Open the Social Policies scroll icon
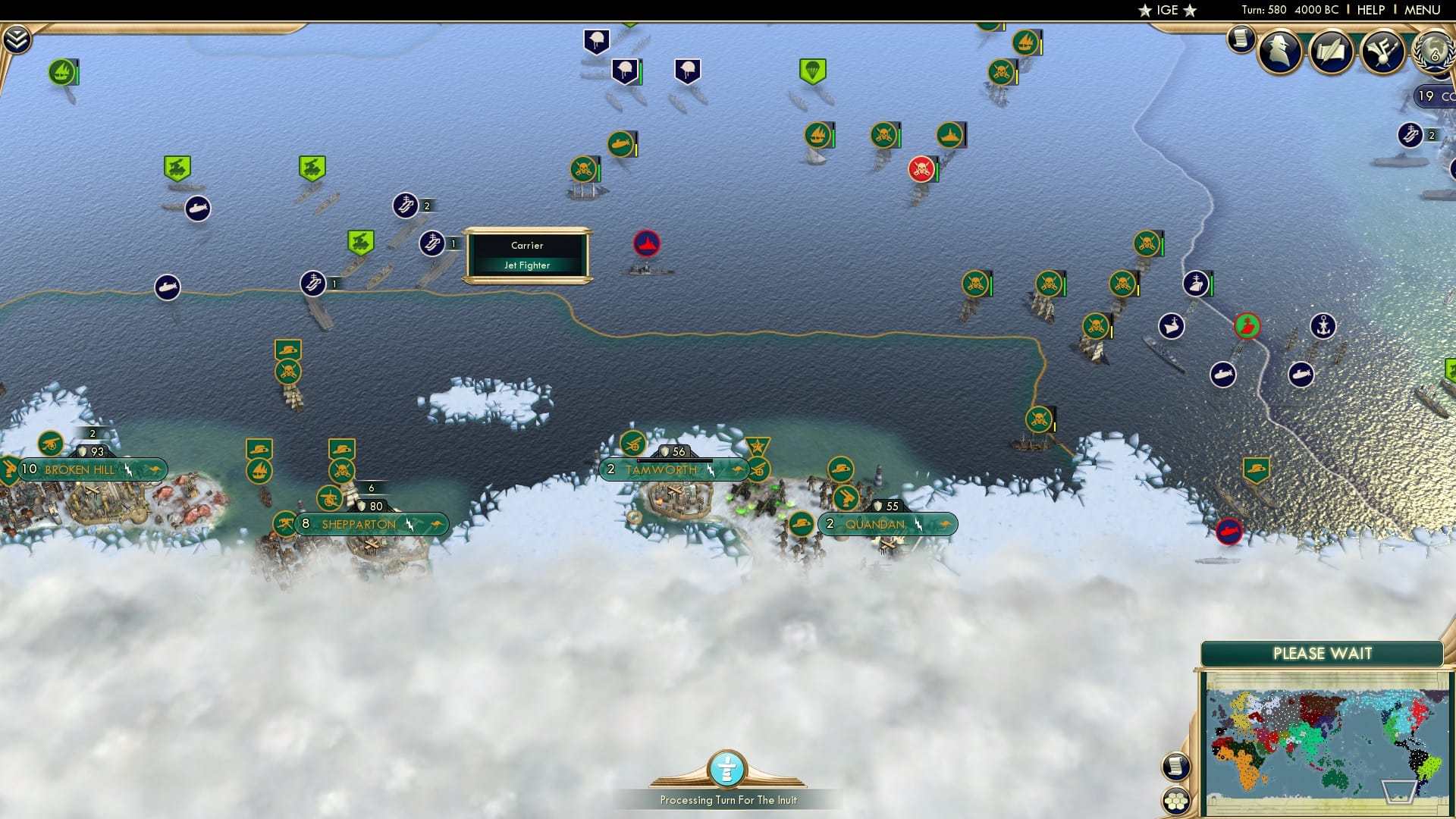Image resolution: width=1456 pixels, height=819 pixels. pyautogui.click(x=1332, y=53)
